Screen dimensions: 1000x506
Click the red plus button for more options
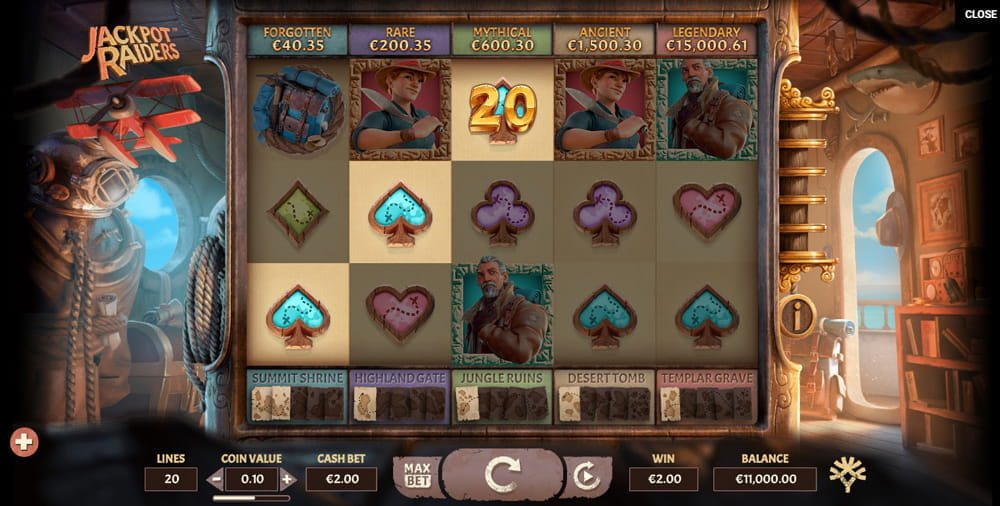[x=25, y=441]
